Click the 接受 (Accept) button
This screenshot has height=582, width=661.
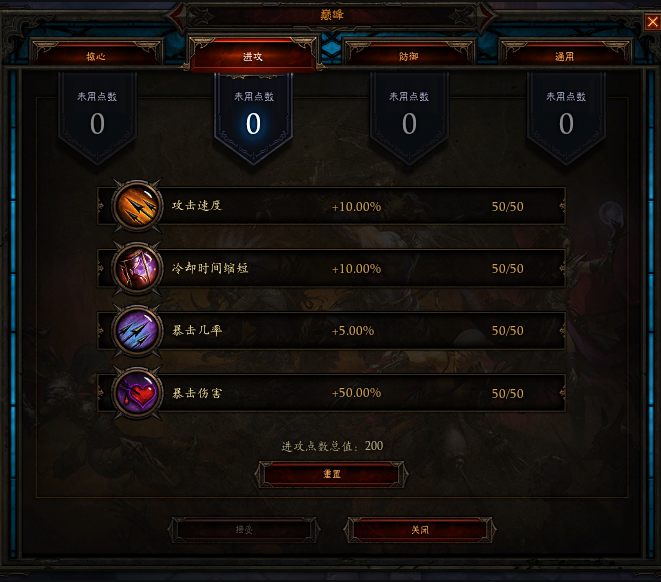point(243,529)
